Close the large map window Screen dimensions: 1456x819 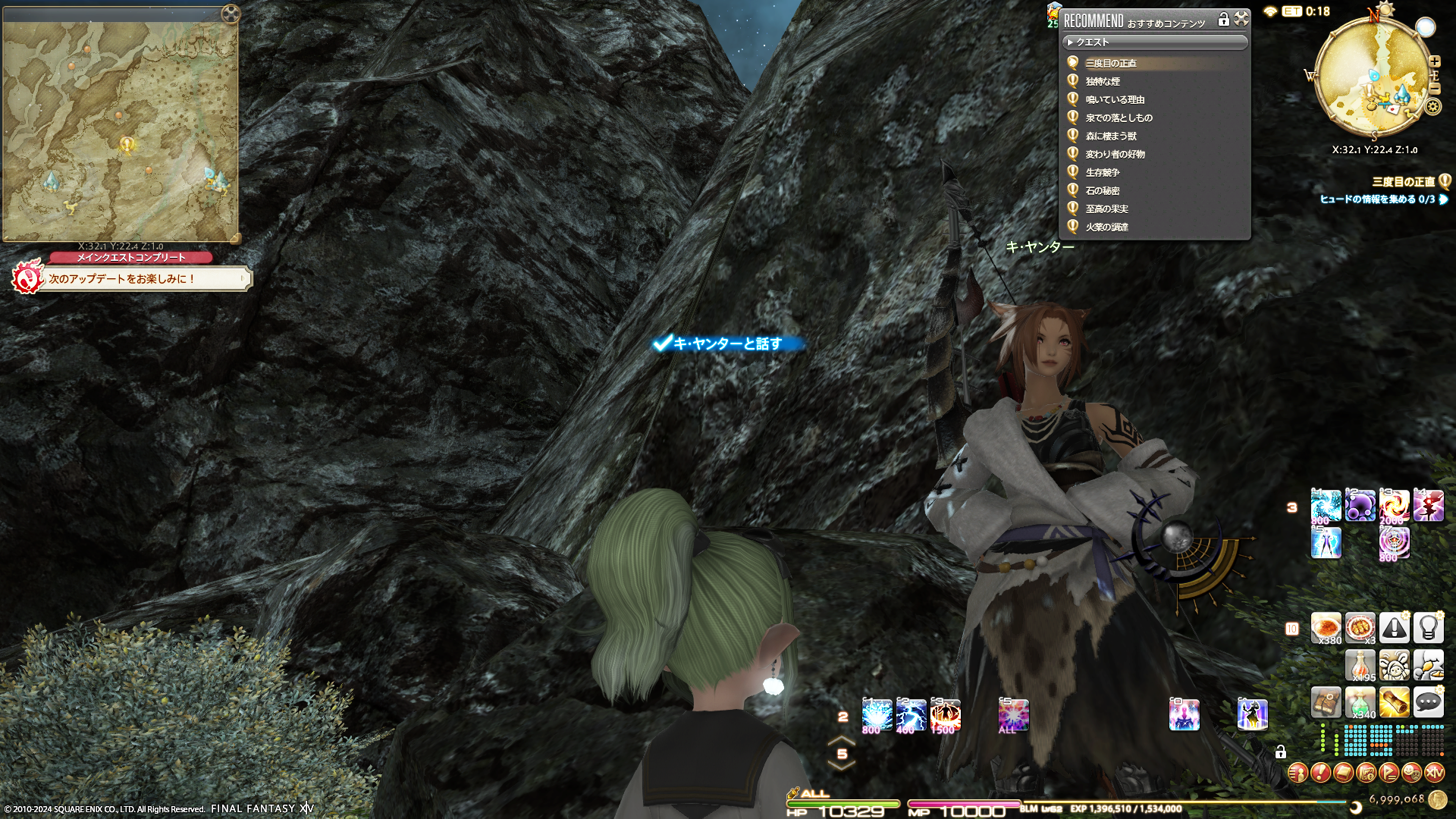click(x=231, y=13)
